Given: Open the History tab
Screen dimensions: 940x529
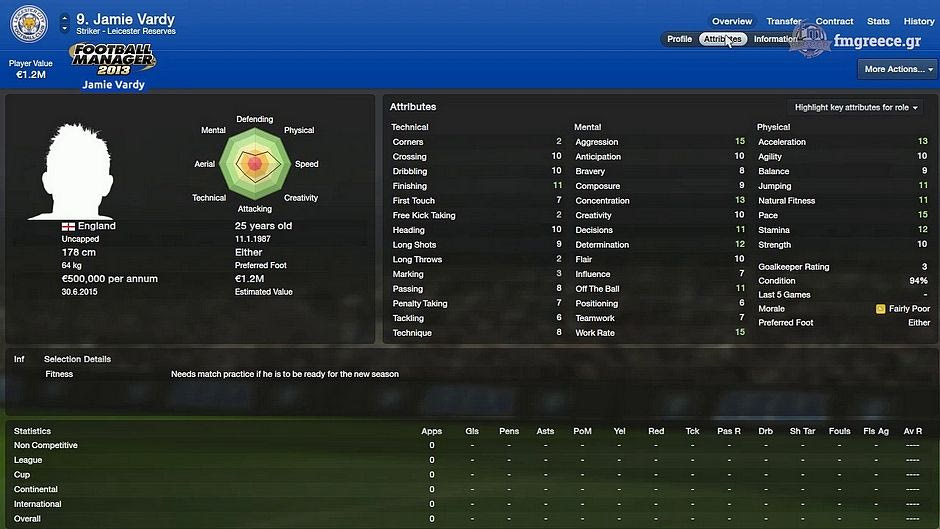Looking at the screenshot, I should (x=918, y=21).
